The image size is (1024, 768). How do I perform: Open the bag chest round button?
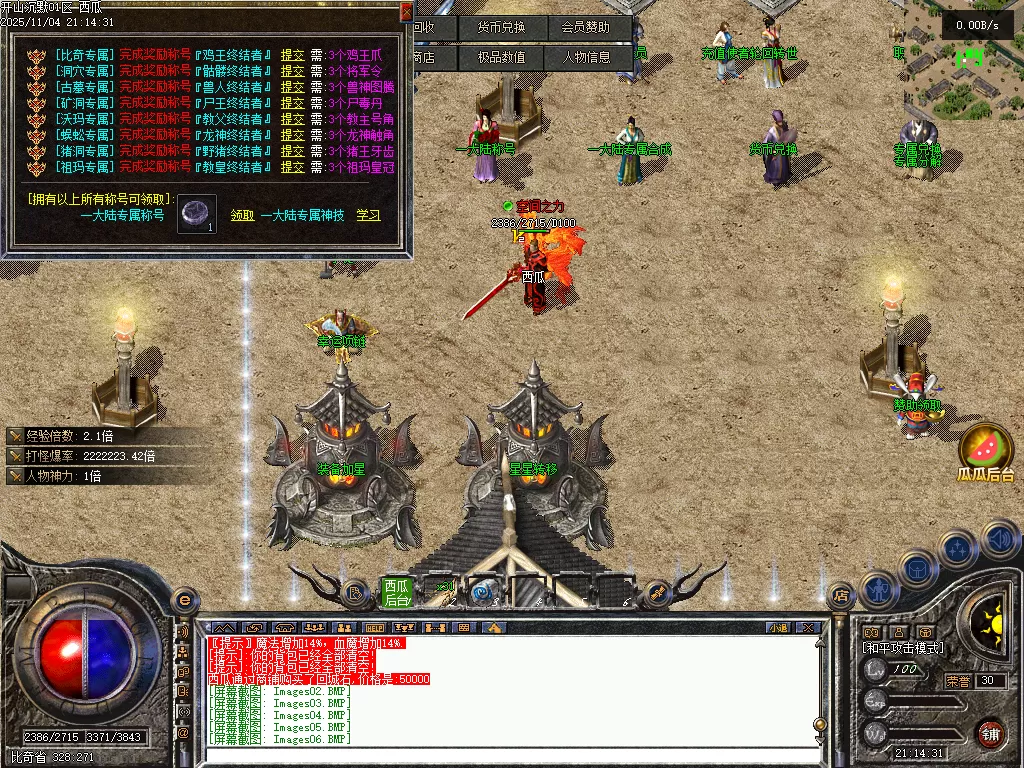coord(916,570)
